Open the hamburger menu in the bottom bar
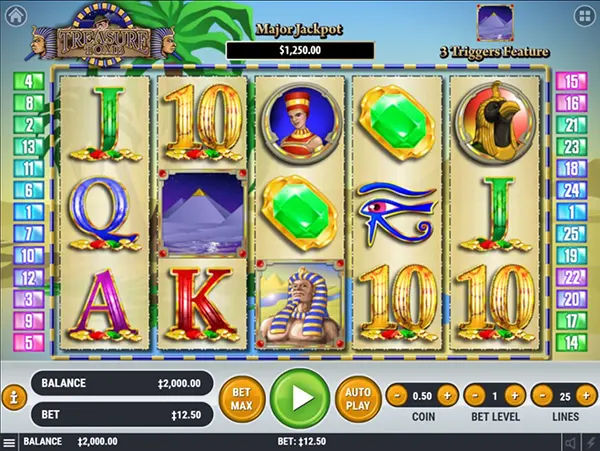This screenshot has height=451, width=600. coord(9,442)
